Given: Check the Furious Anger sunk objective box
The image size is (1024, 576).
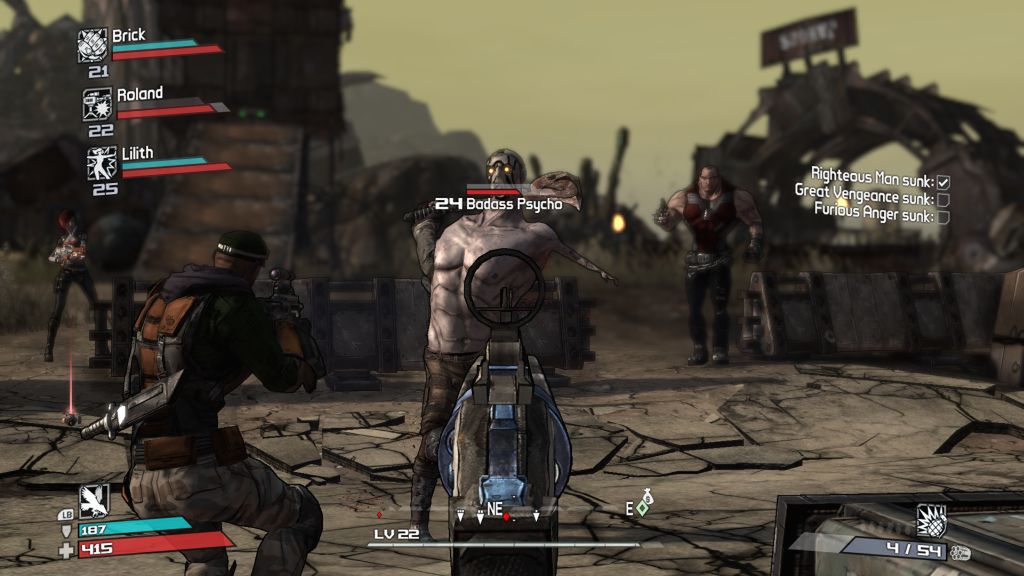Looking at the screenshot, I should coord(943,214).
